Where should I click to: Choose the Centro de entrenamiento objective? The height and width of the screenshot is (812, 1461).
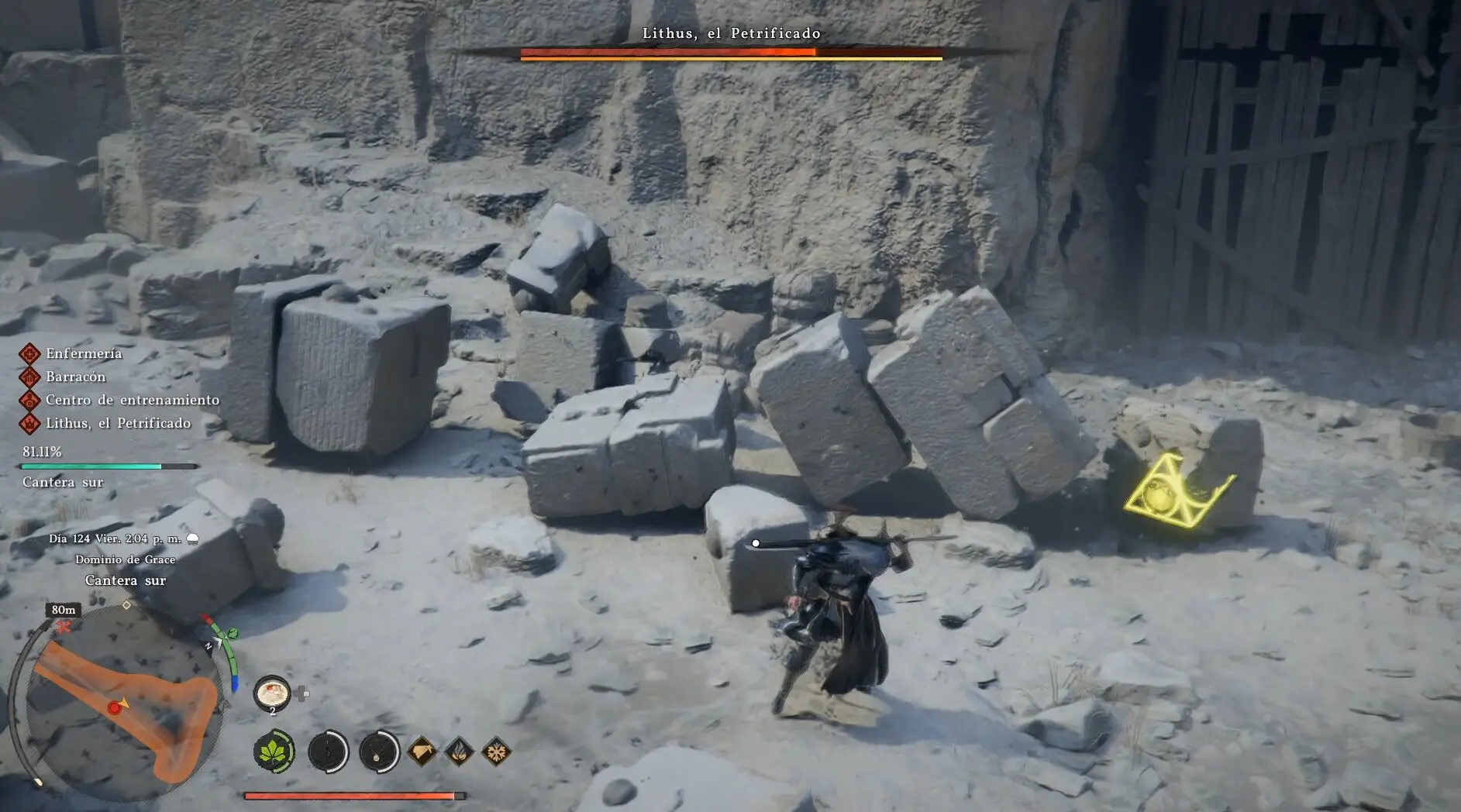click(x=132, y=401)
